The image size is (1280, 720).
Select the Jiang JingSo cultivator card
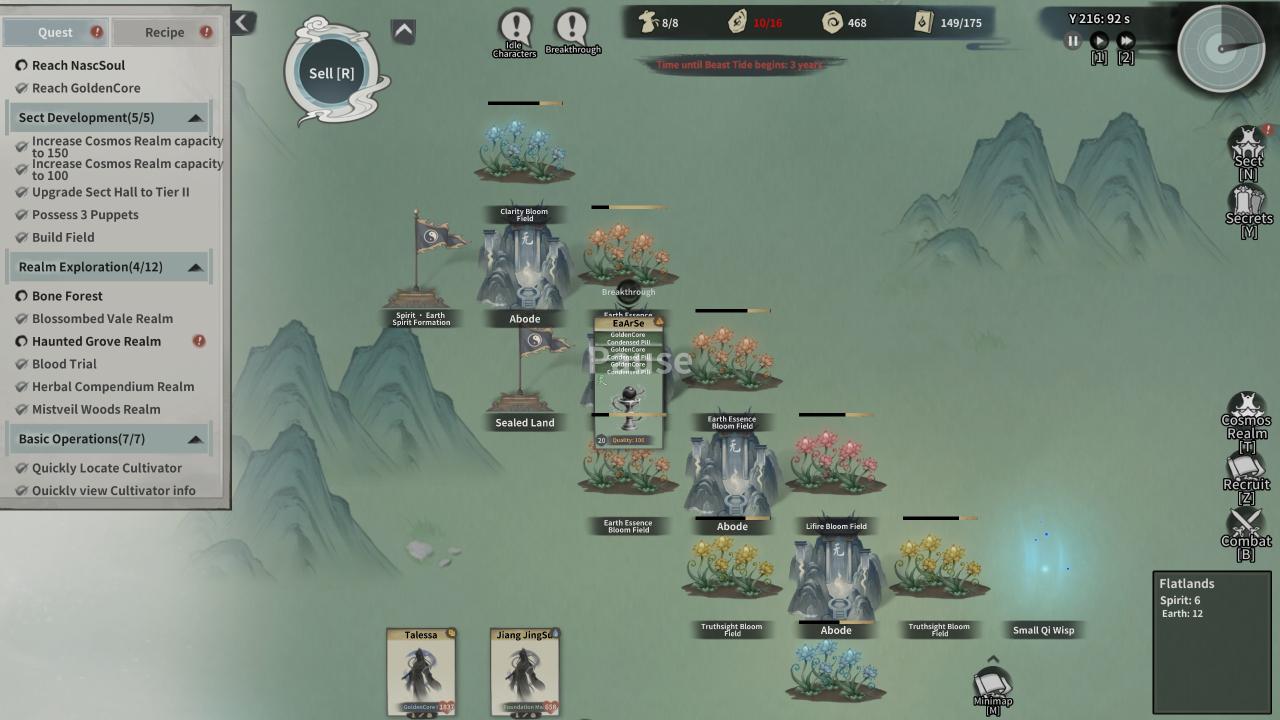coord(524,671)
